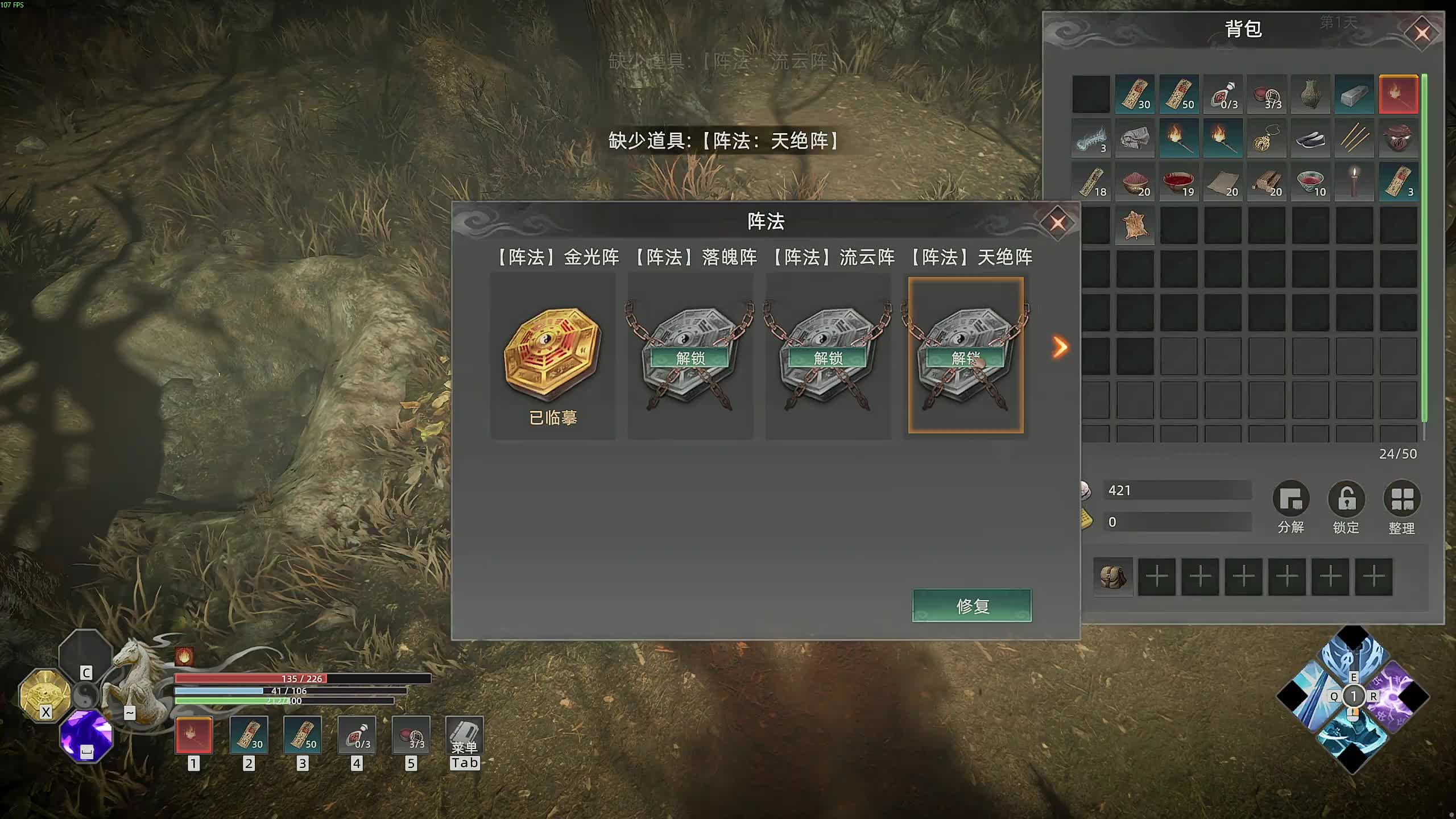Use the fire item in hotbar slot 1
Screen dimensions: 1456x819
pos(194,735)
